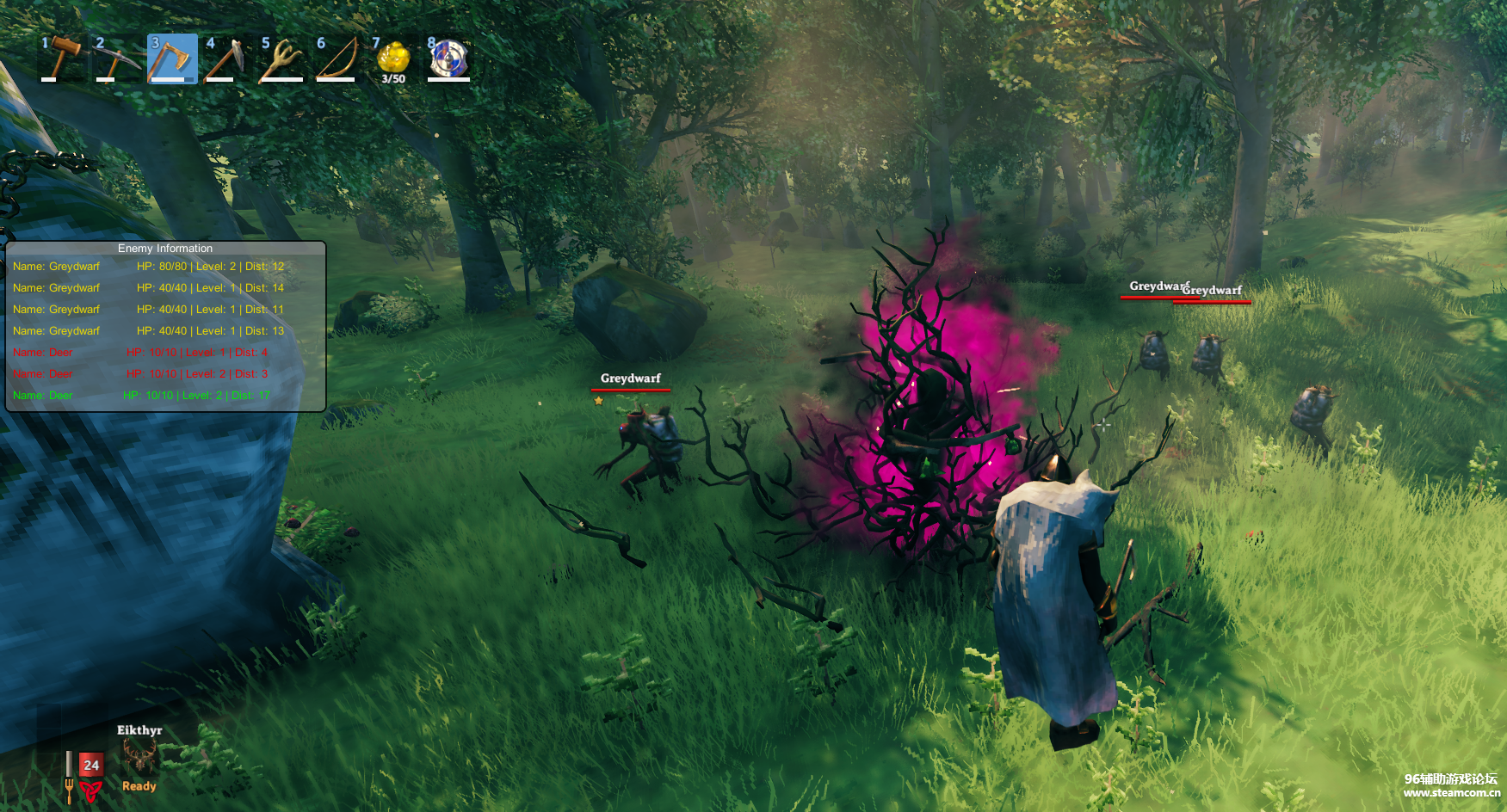Equip the three-pronged cultivator tool

(x=281, y=58)
